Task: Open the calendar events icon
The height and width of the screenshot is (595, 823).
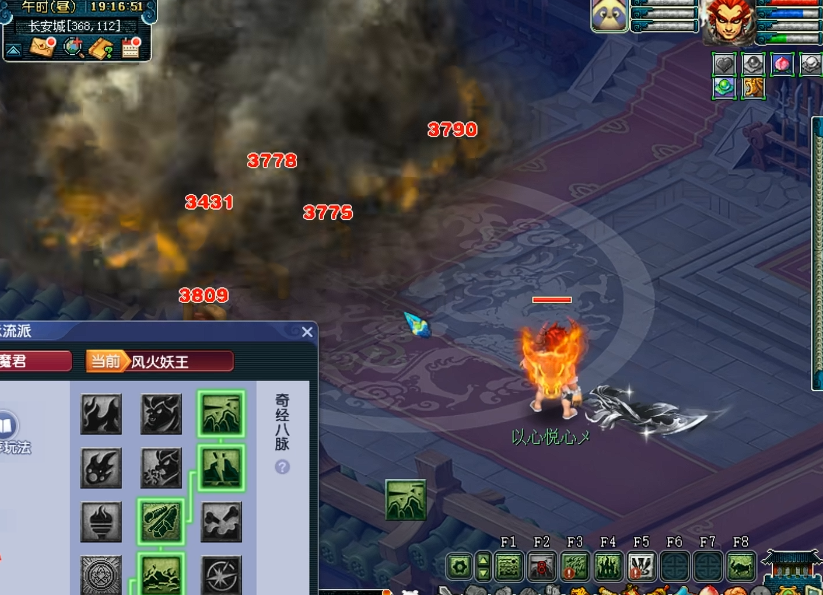Action: [x=130, y=47]
